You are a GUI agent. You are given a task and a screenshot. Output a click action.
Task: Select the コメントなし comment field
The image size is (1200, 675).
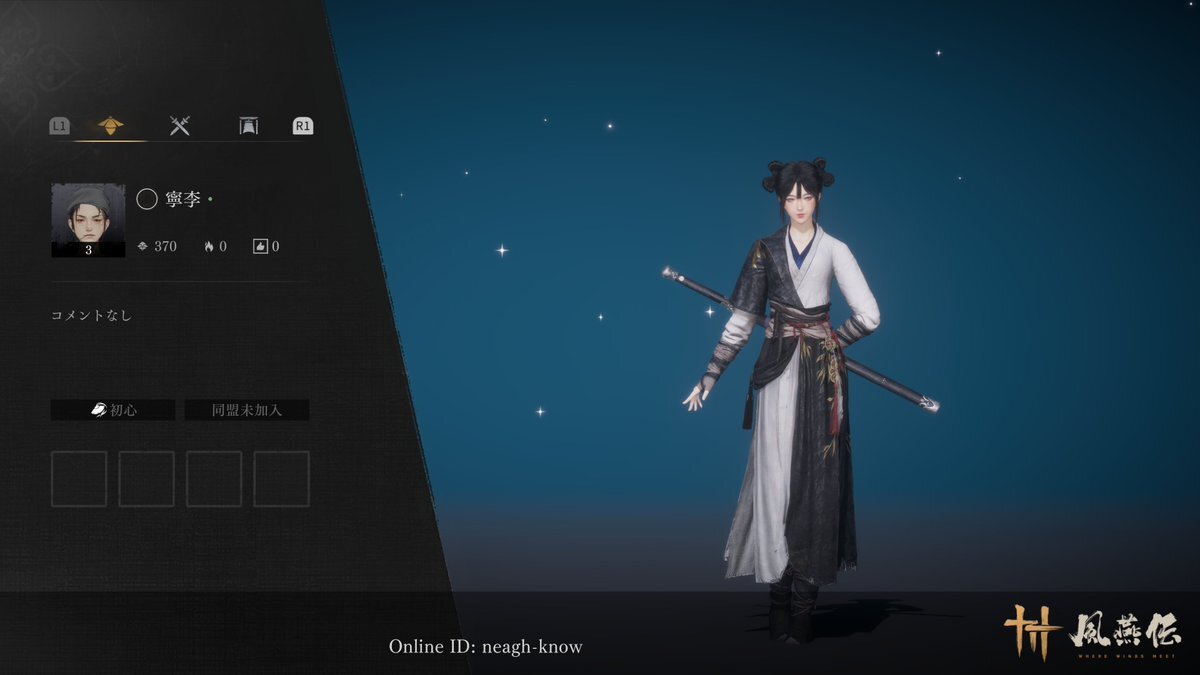pos(92,316)
